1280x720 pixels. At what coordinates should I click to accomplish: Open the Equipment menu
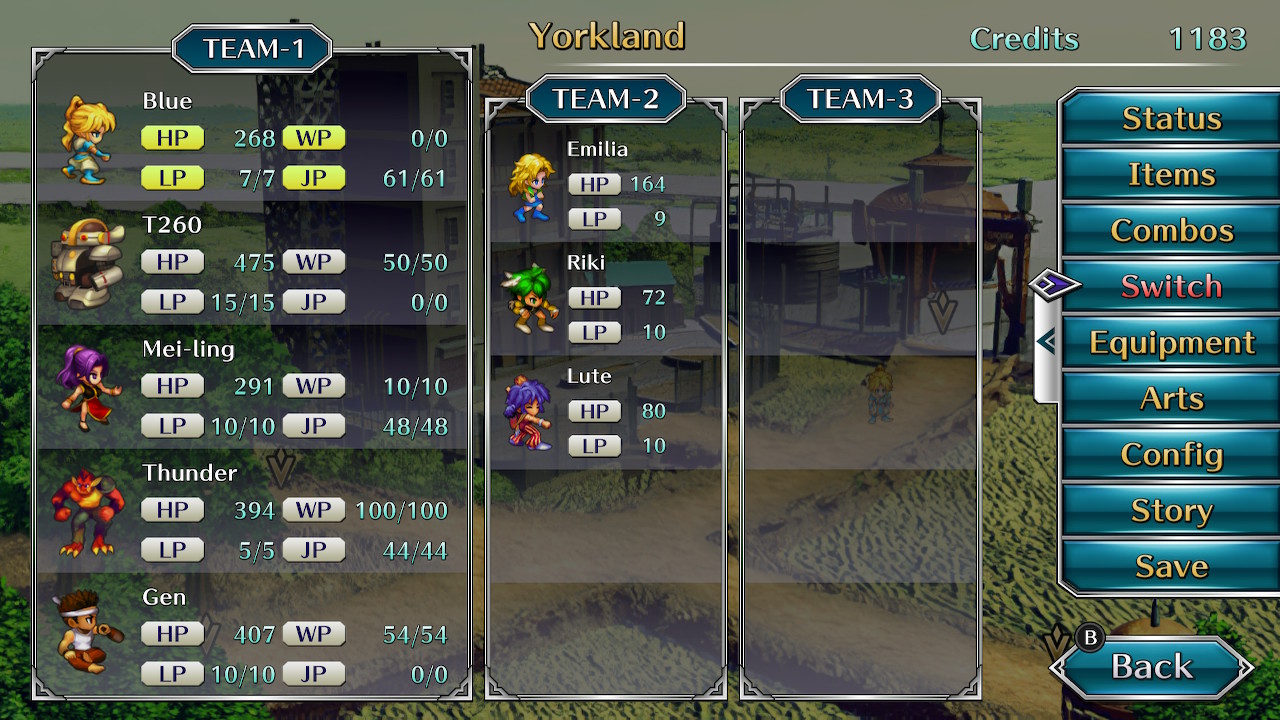[1171, 343]
